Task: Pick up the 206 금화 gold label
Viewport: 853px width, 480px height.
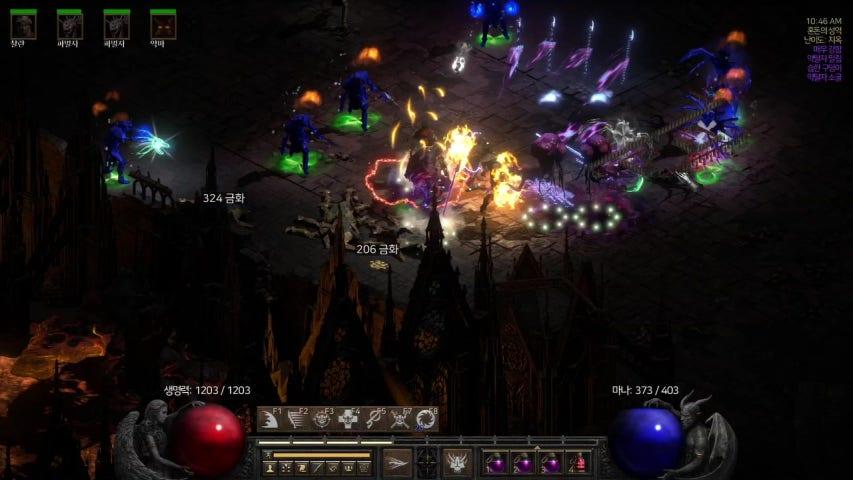Action: 377,249
